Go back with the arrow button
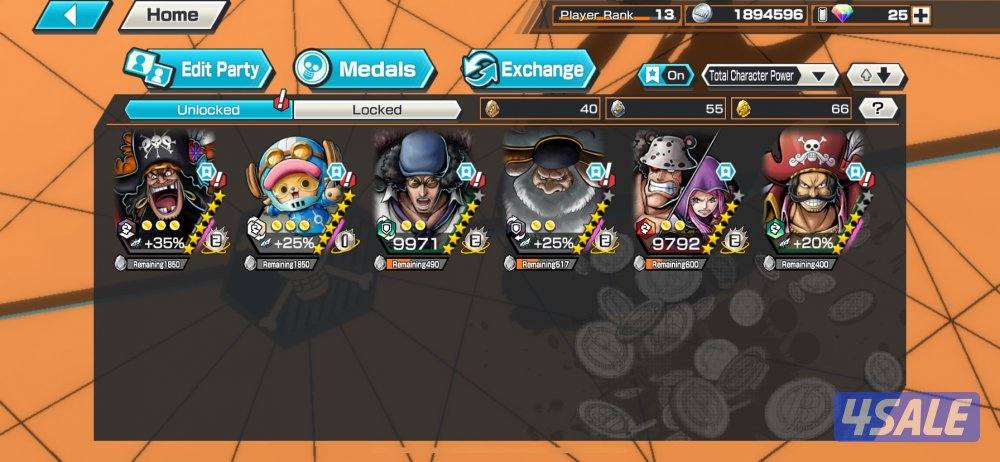 pyautogui.click(x=71, y=15)
